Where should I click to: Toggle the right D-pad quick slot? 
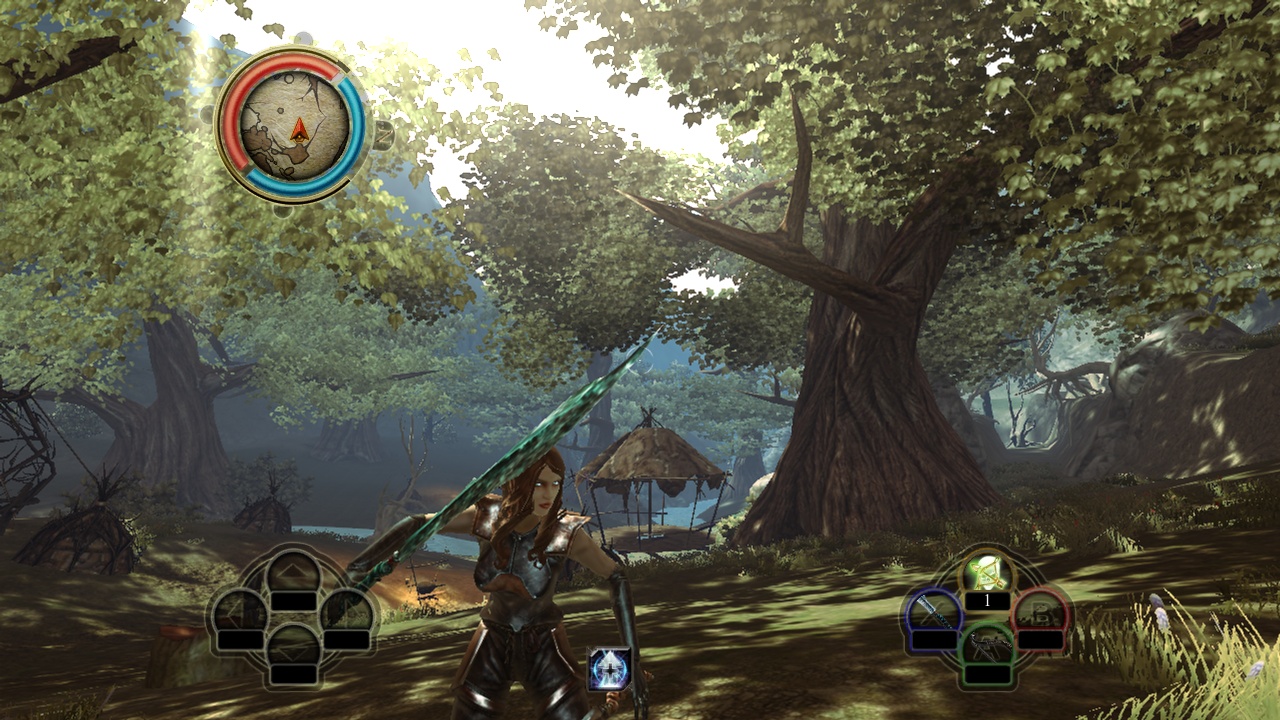click(x=345, y=612)
